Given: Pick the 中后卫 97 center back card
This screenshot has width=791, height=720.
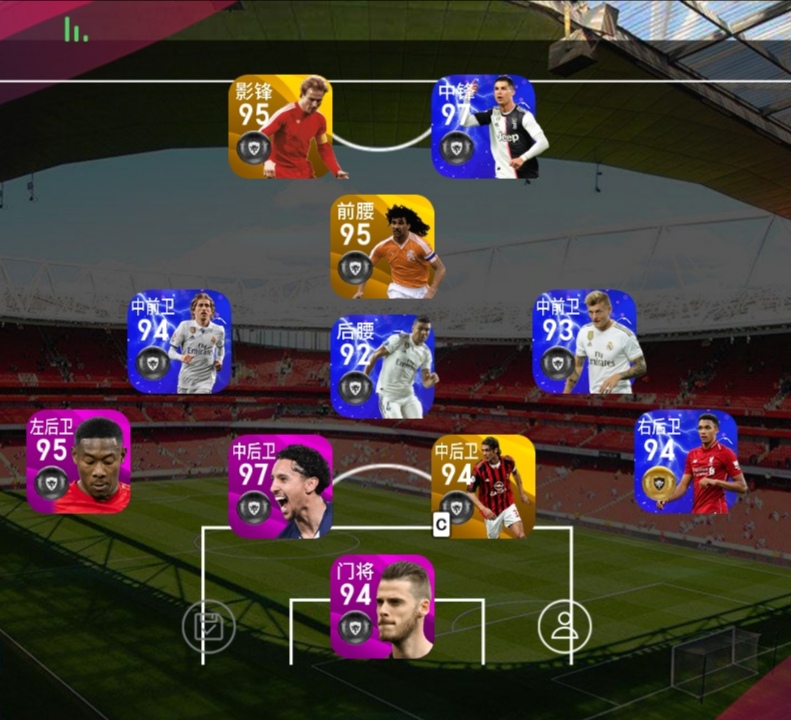Looking at the screenshot, I should pos(281,486).
